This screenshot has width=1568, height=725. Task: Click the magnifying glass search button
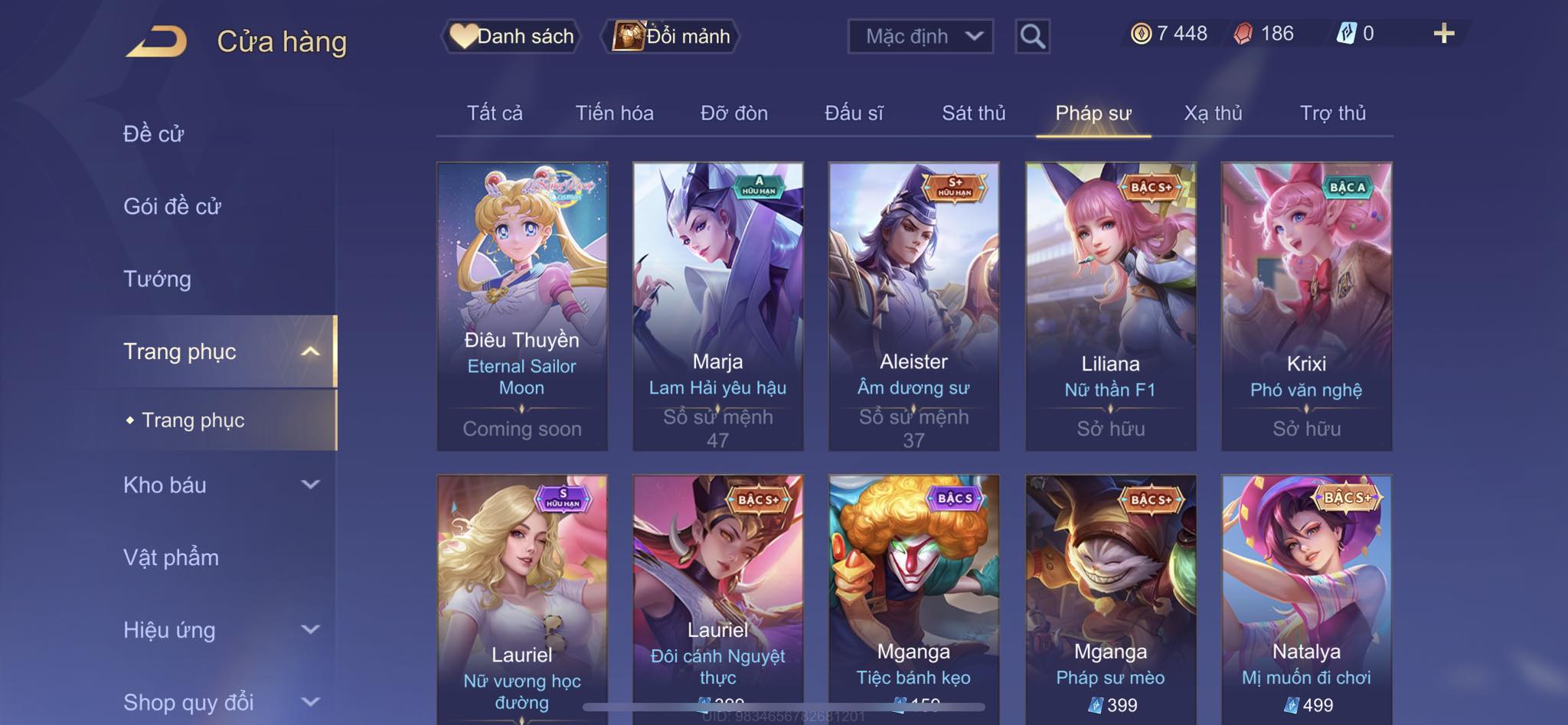(1032, 36)
